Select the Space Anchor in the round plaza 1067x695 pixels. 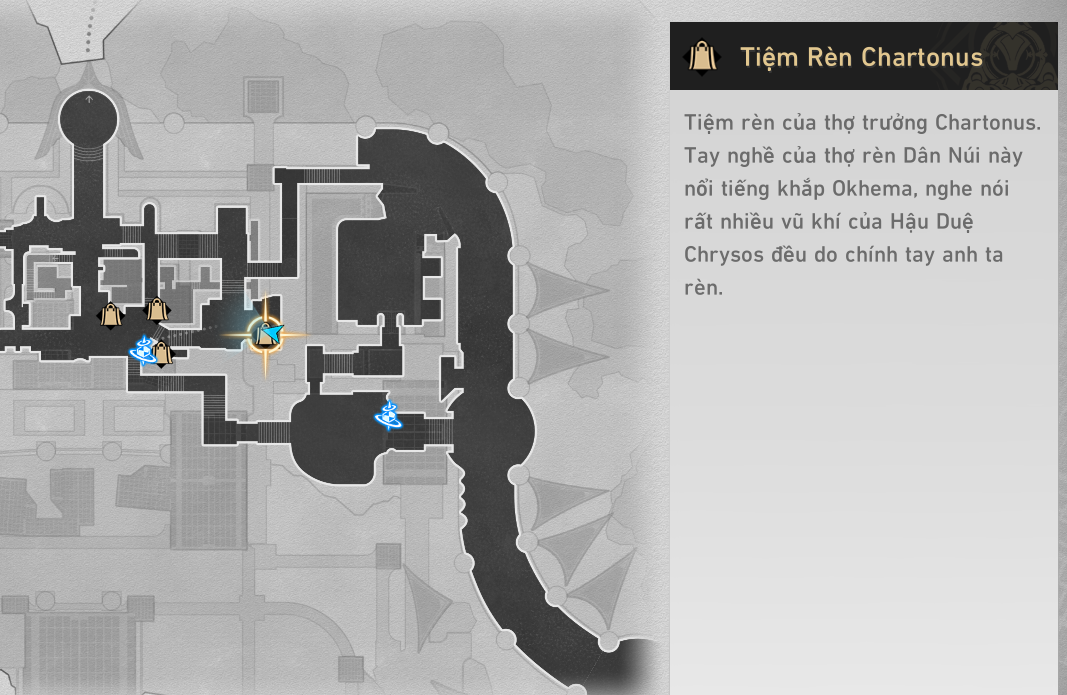click(388, 414)
